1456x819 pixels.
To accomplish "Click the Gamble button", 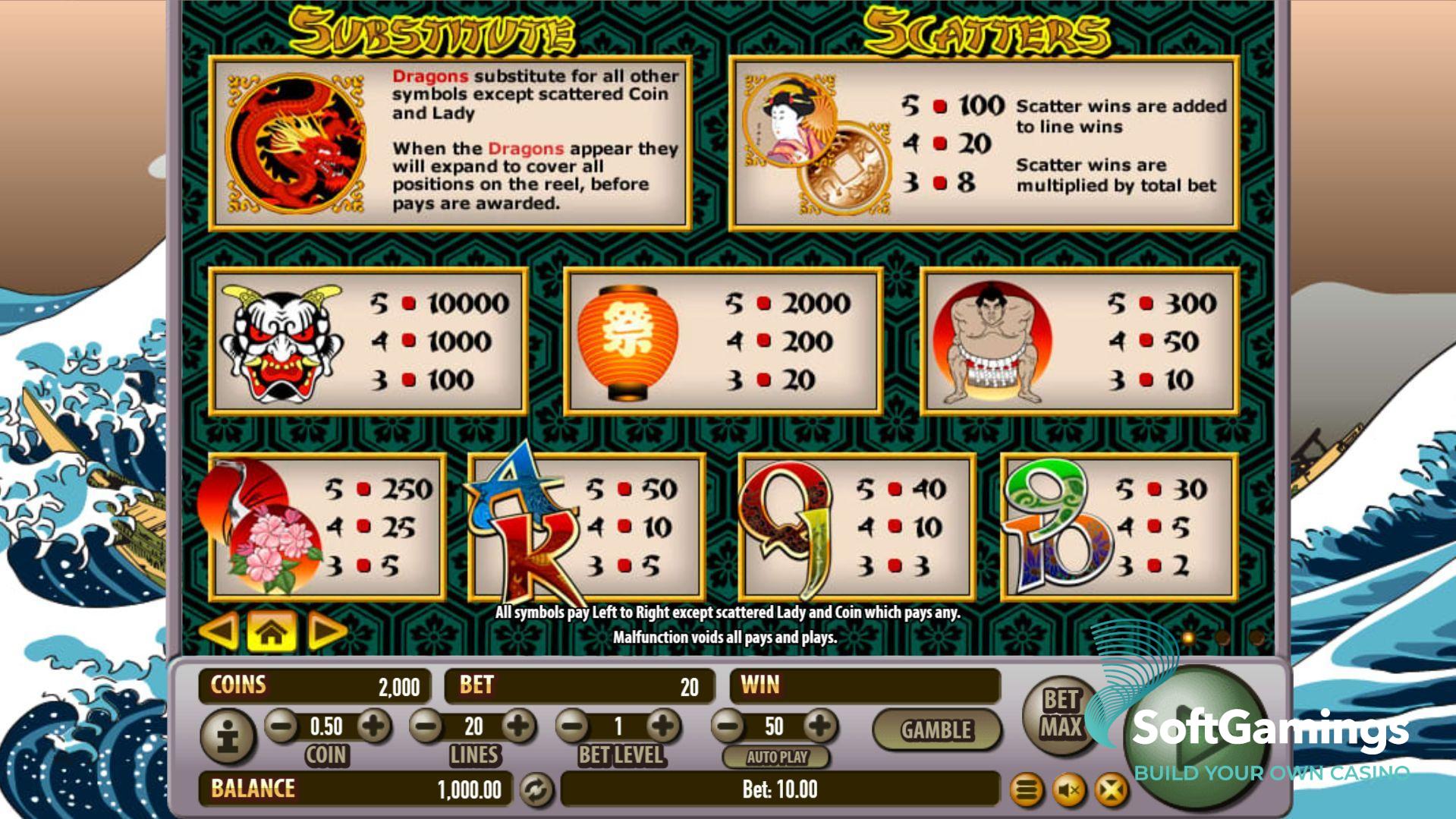I will click(x=936, y=730).
